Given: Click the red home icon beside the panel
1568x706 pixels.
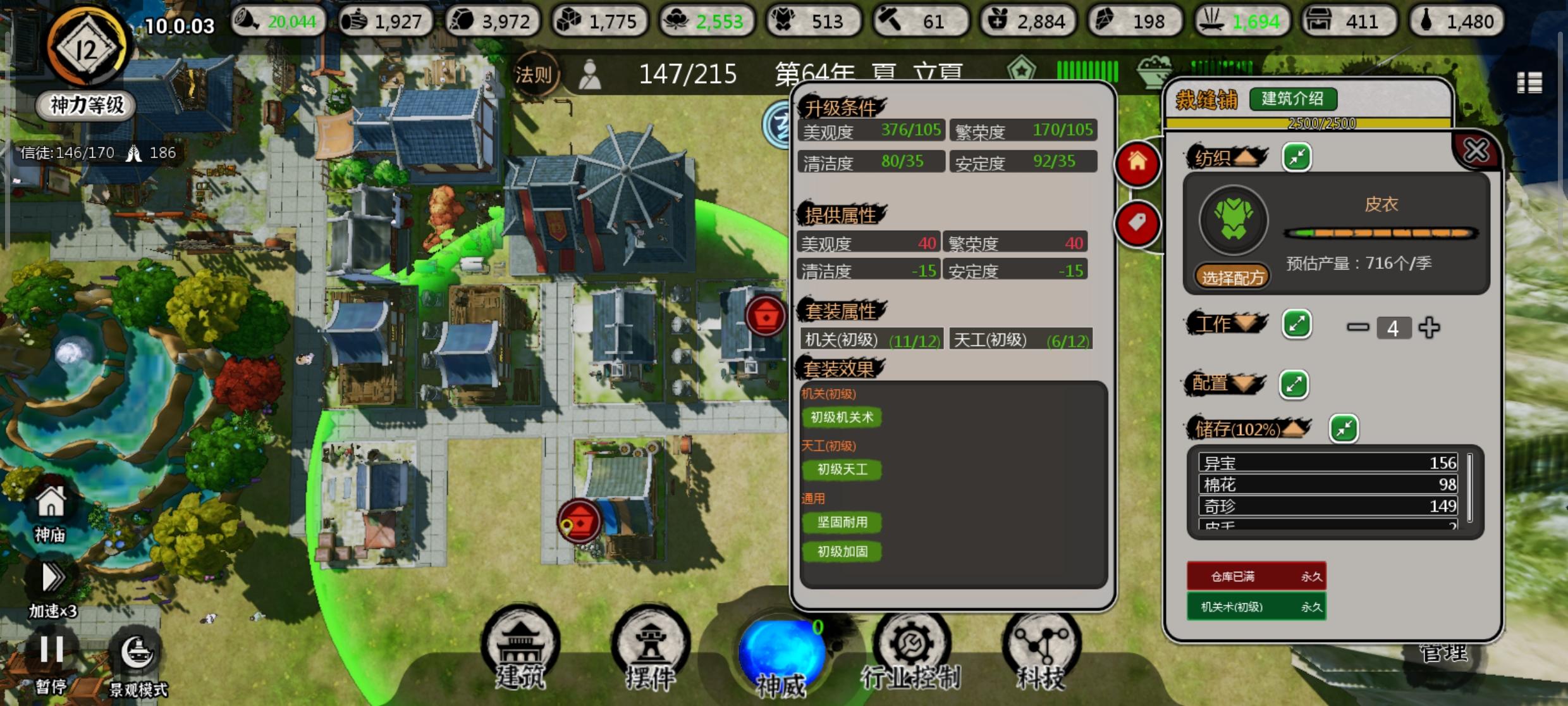Looking at the screenshot, I should tap(1138, 163).
